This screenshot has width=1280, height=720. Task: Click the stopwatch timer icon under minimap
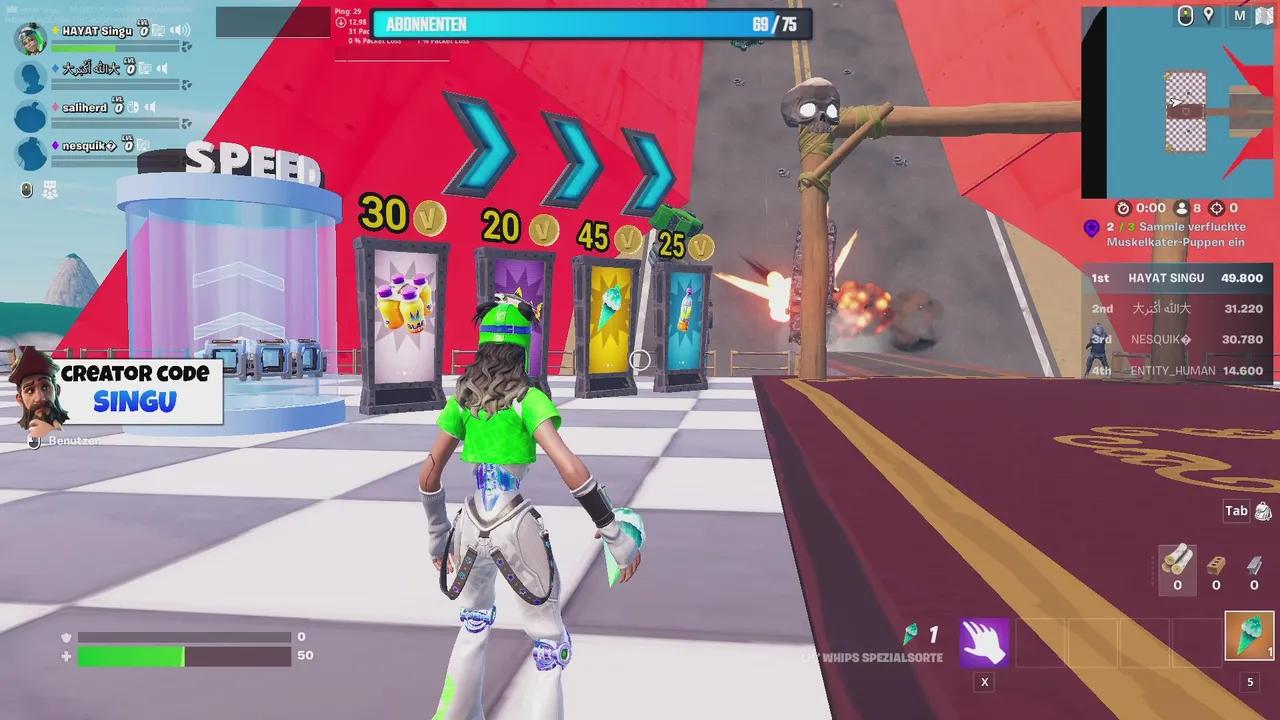[x=1123, y=207]
